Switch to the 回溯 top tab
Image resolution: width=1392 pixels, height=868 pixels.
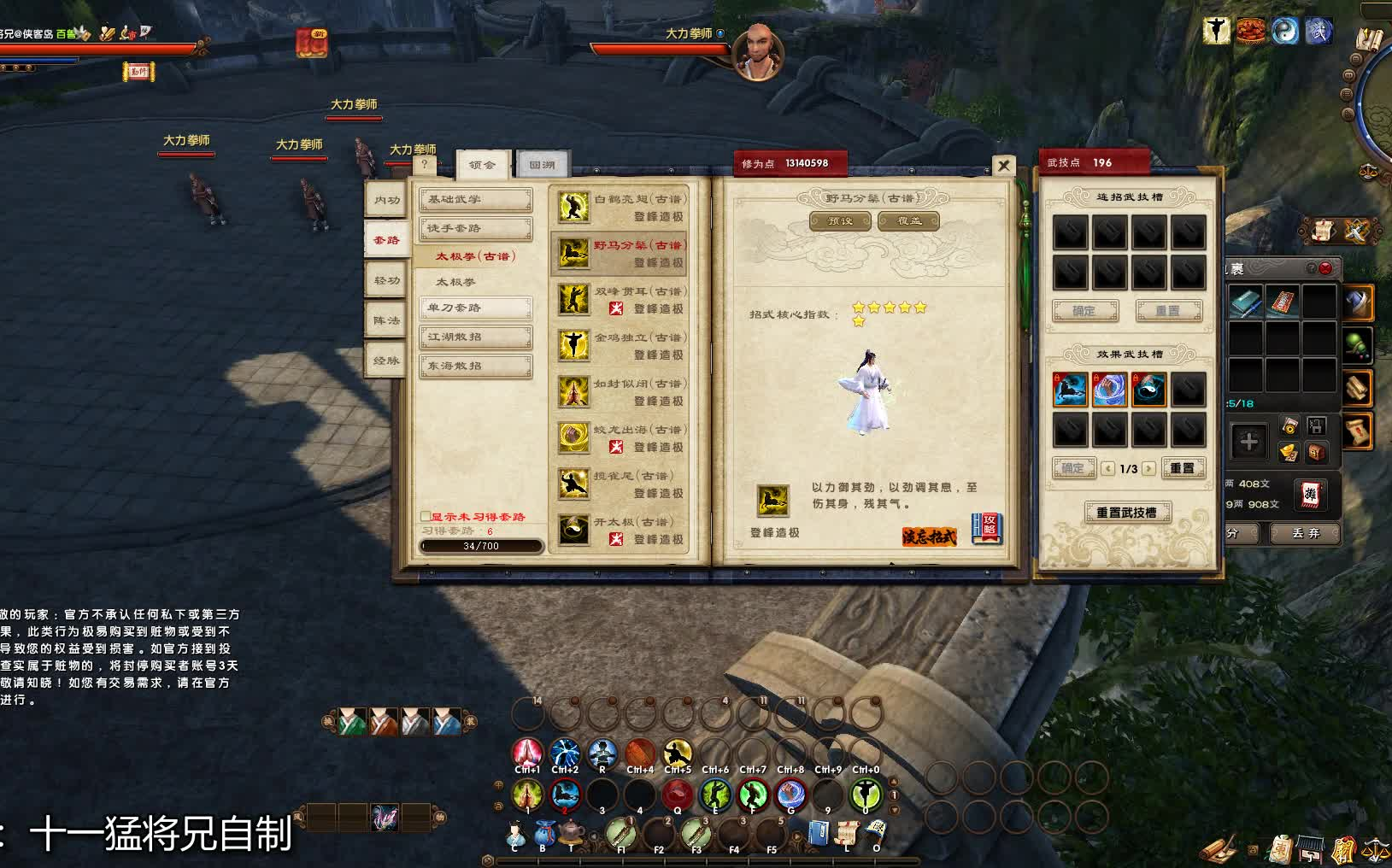[542, 165]
